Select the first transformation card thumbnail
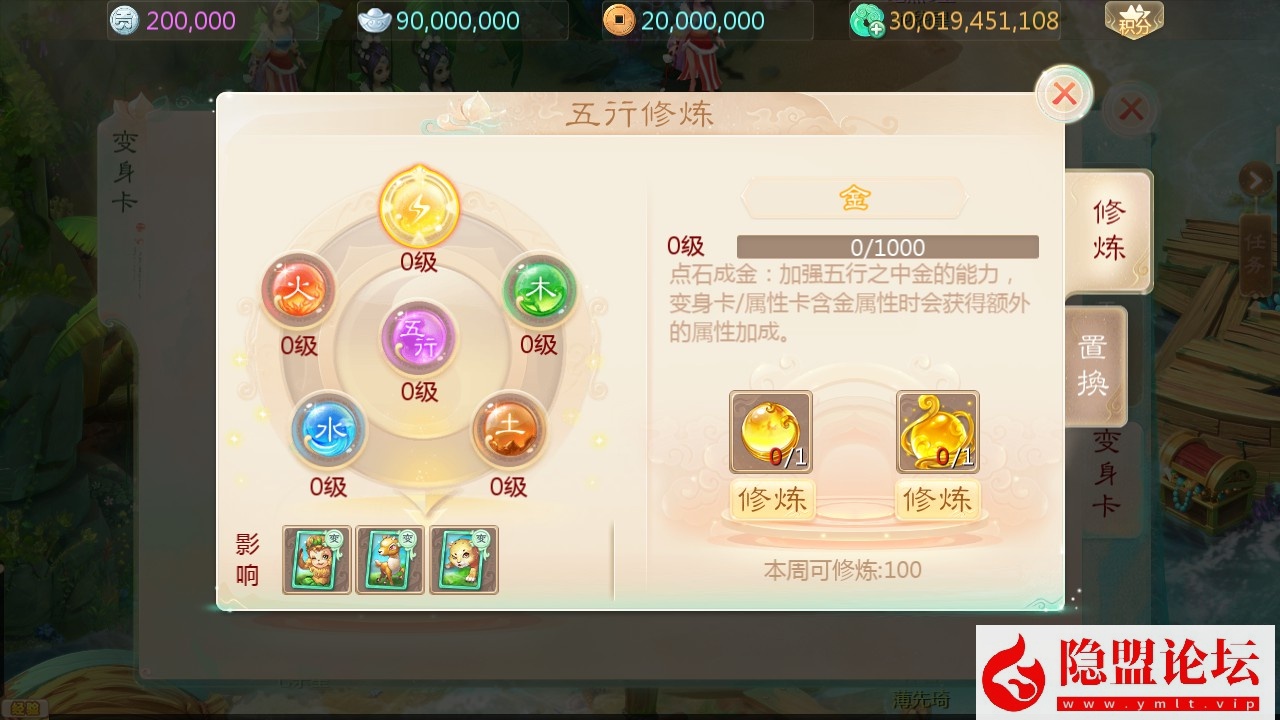This screenshot has width=1280, height=720. coord(316,560)
